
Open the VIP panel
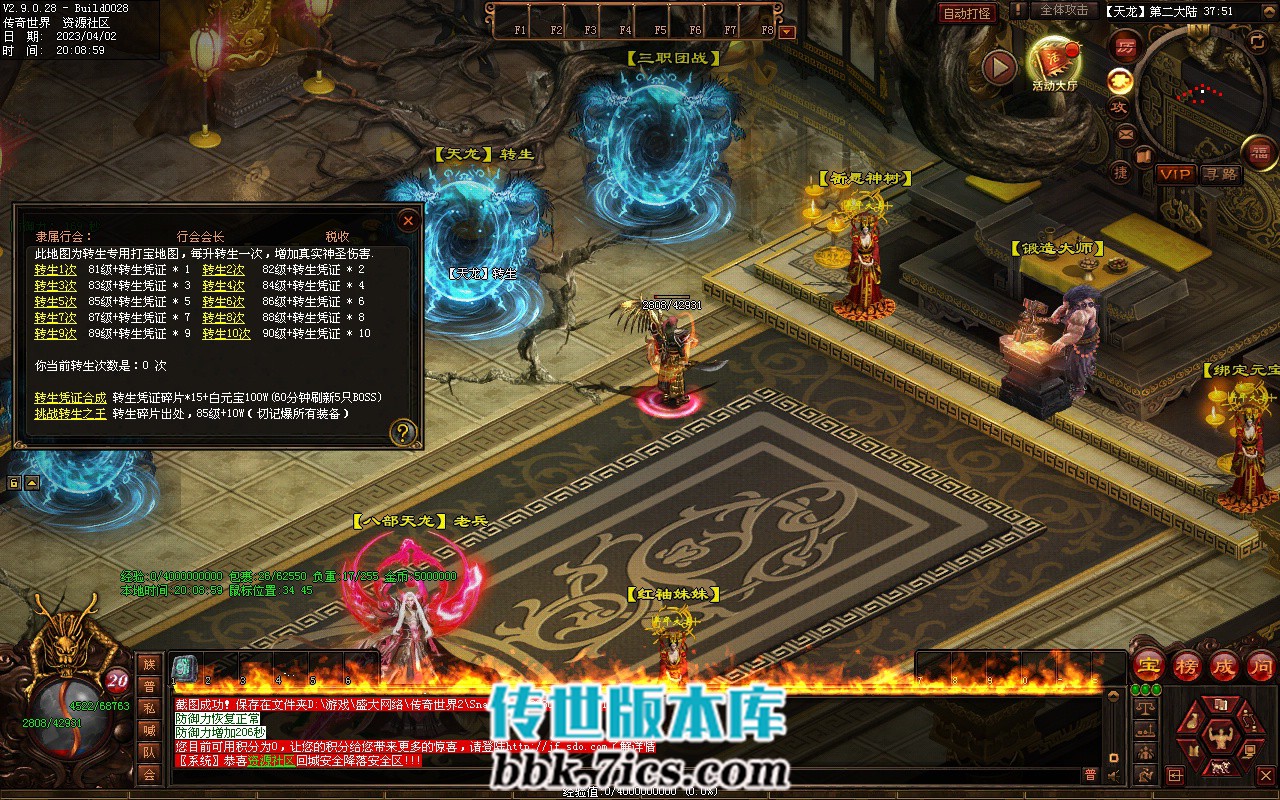pos(1175,174)
